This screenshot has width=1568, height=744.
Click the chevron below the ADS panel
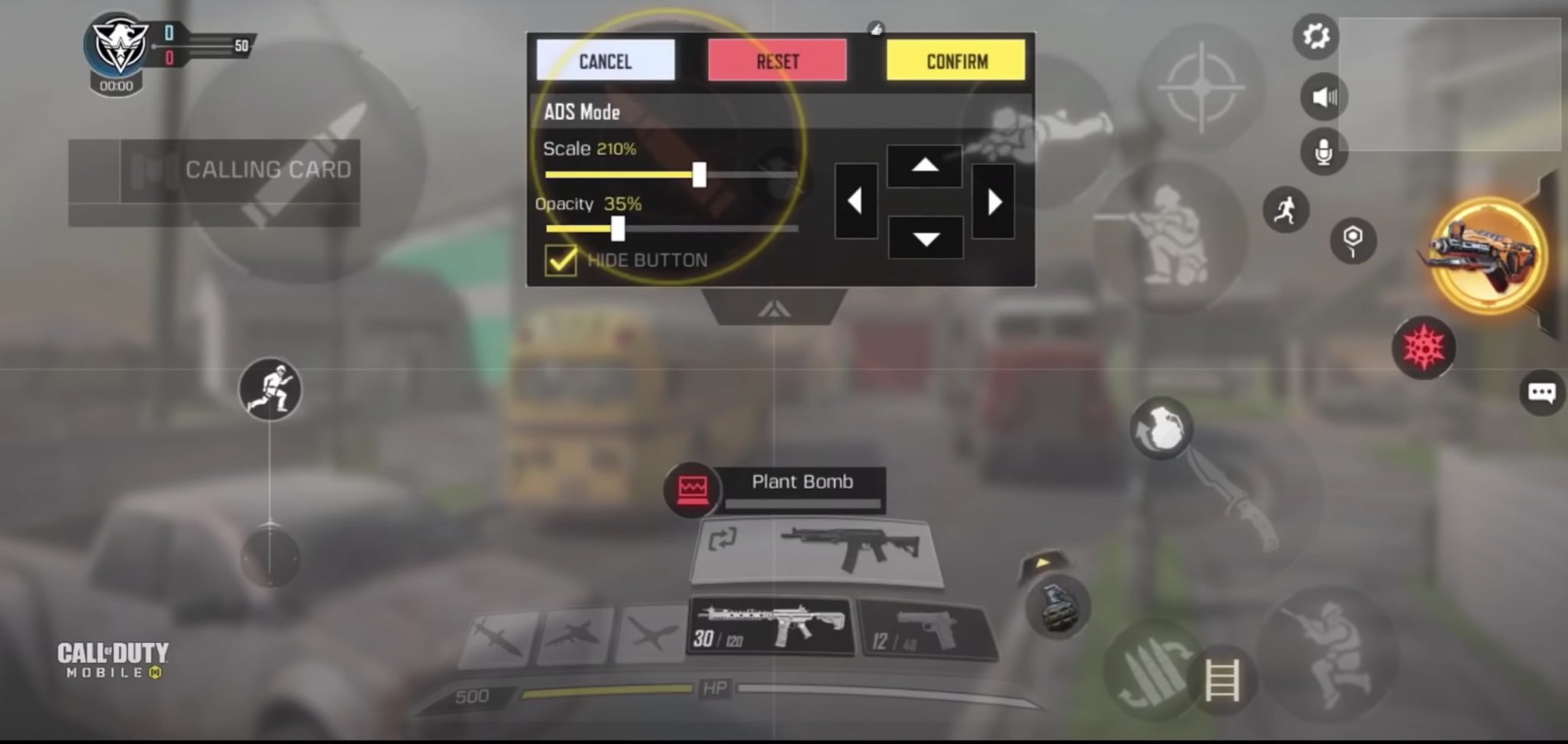pyautogui.click(x=775, y=306)
